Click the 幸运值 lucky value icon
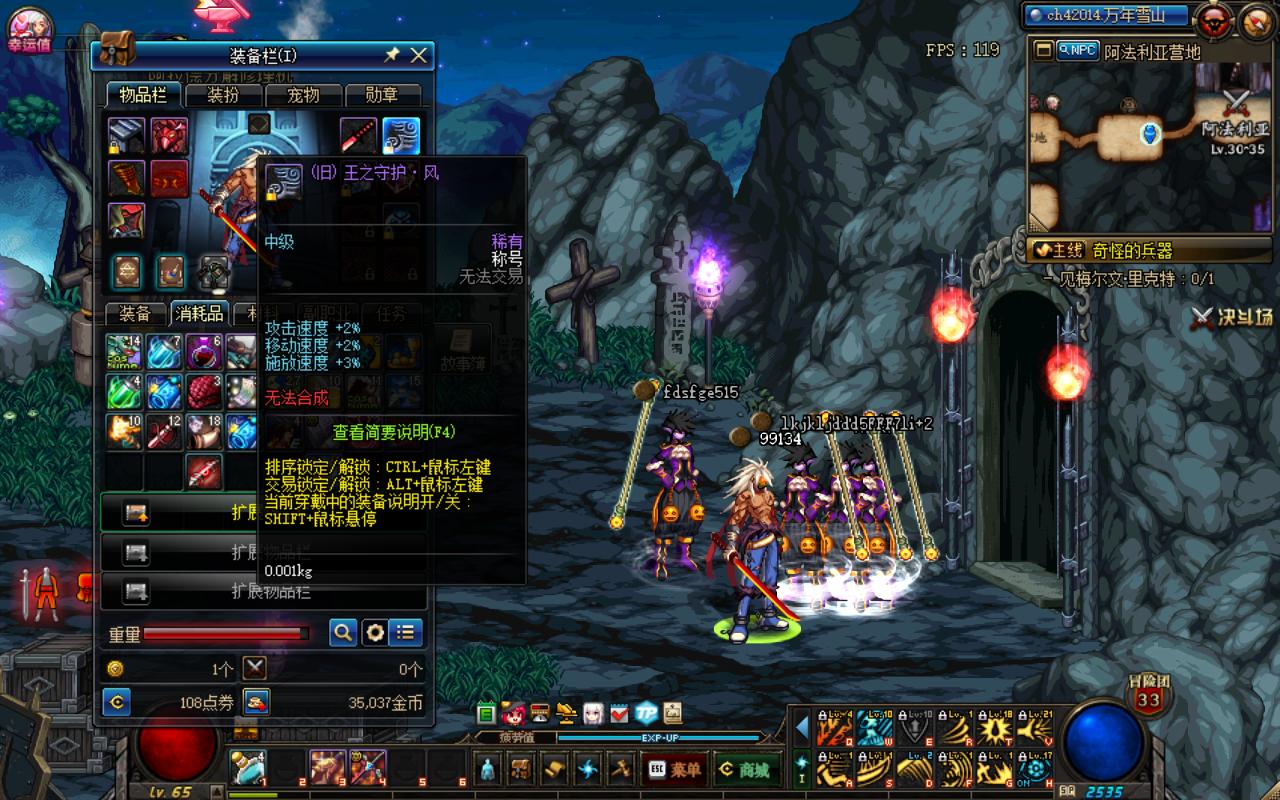The width and height of the screenshot is (1280, 800). [x=28, y=28]
